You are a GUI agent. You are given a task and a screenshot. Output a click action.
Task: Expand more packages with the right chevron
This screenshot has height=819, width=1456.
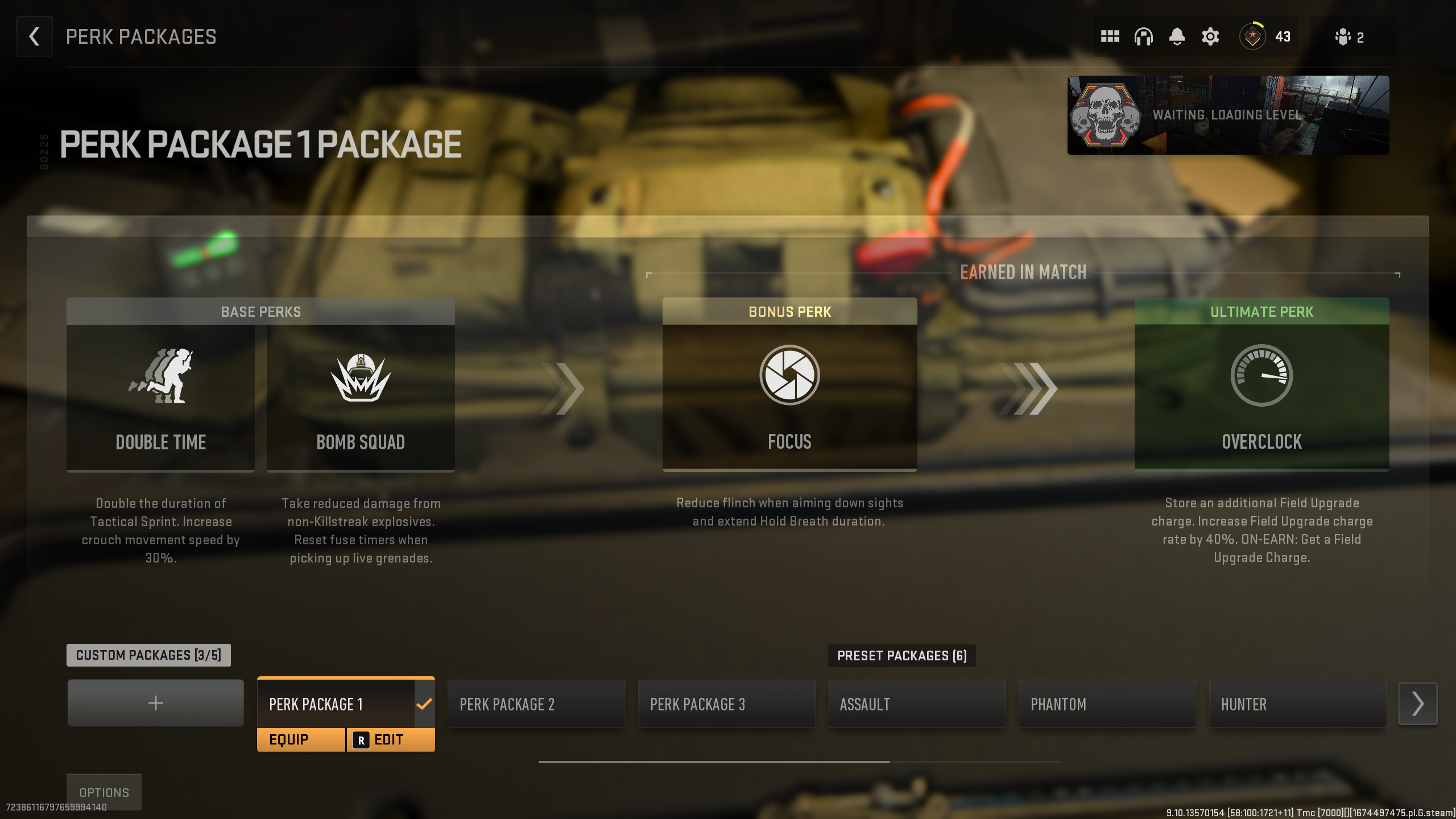tap(1418, 703)
